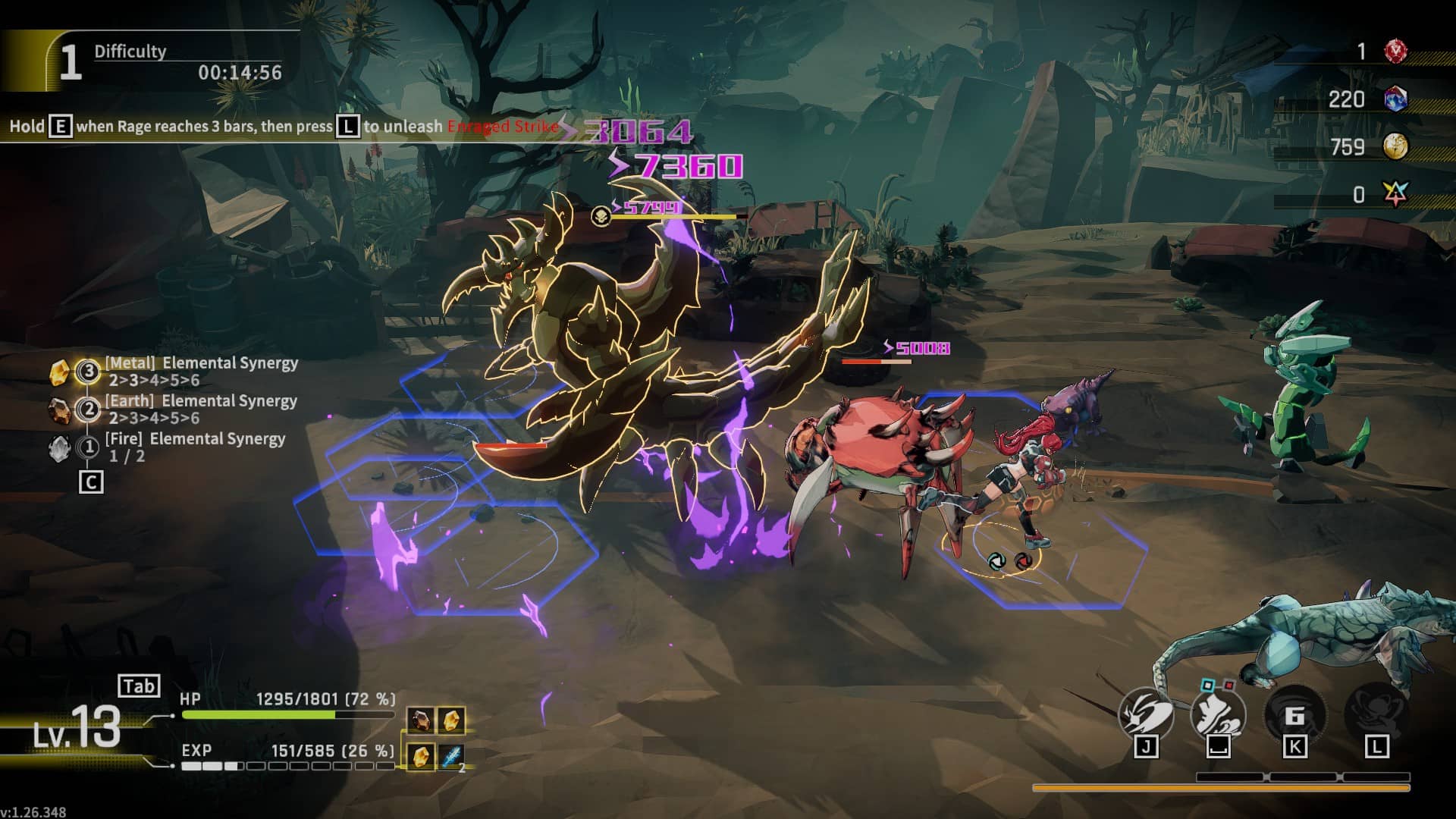Select the brown earth gem slot

click(421, 720)
